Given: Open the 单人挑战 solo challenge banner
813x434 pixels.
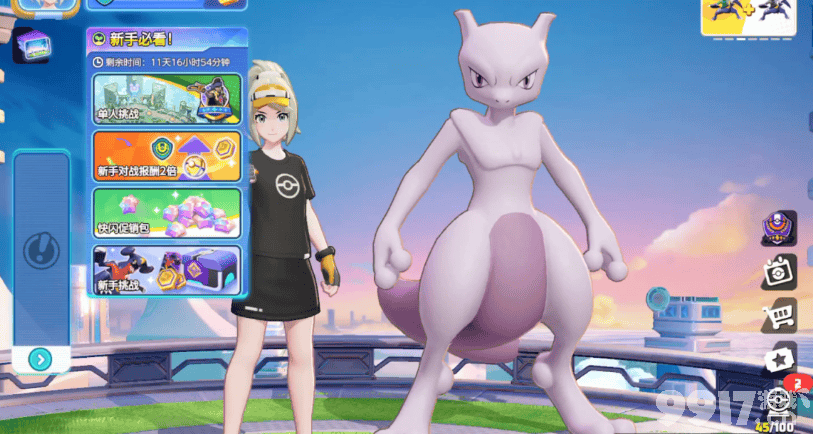Looking at the screenshot, I should 166,100.
